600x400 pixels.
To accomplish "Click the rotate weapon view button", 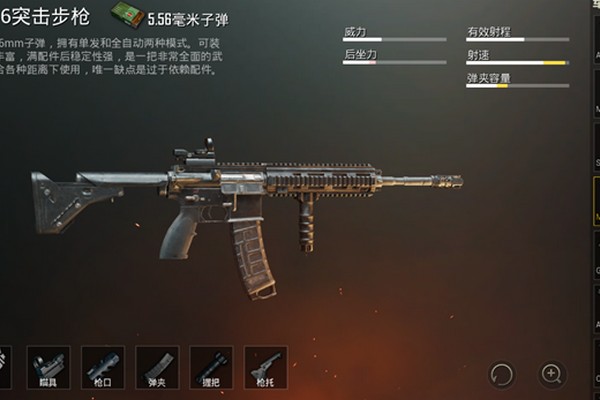I will (501, 374).
